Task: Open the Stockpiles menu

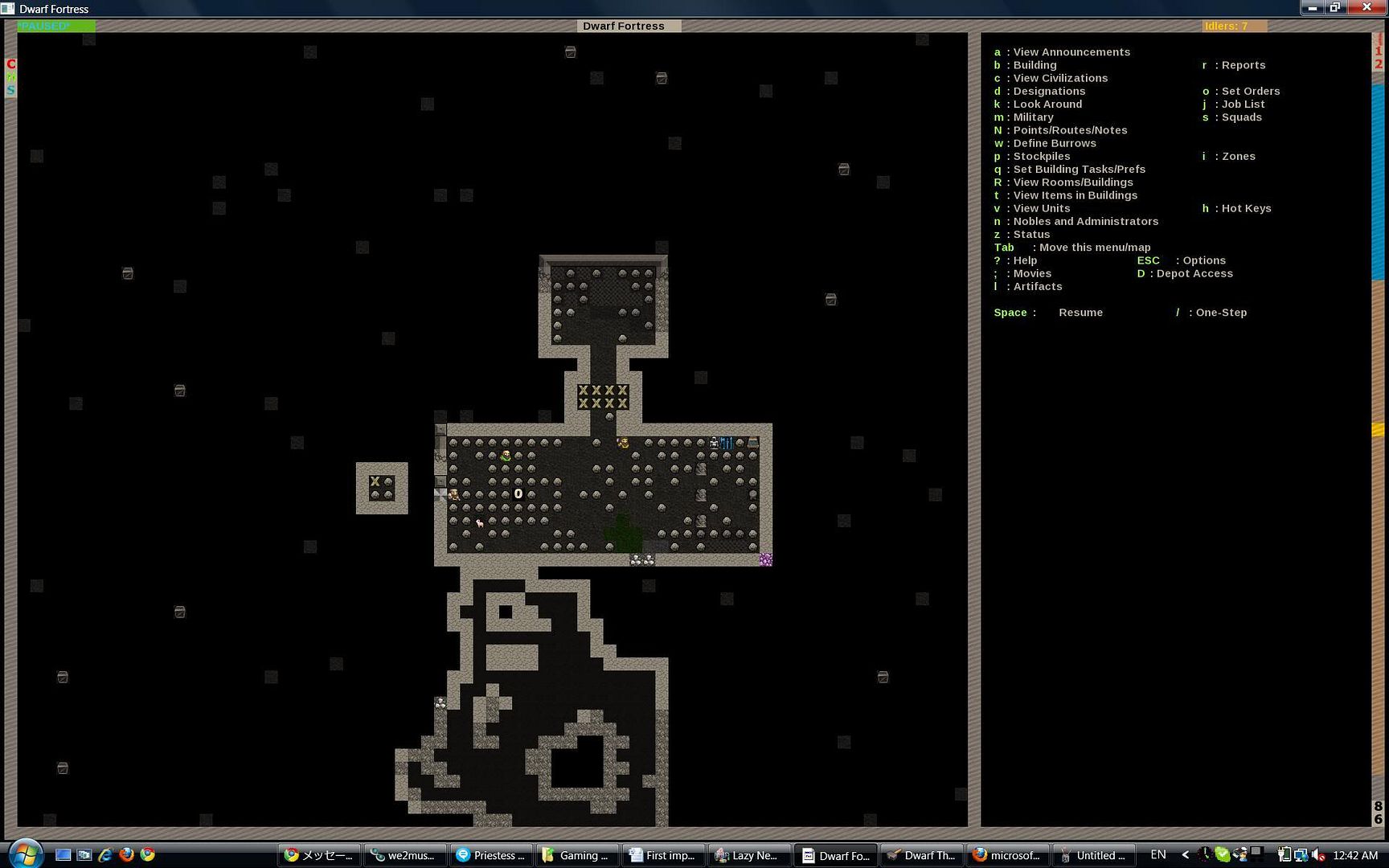Action: [1041, 157]
